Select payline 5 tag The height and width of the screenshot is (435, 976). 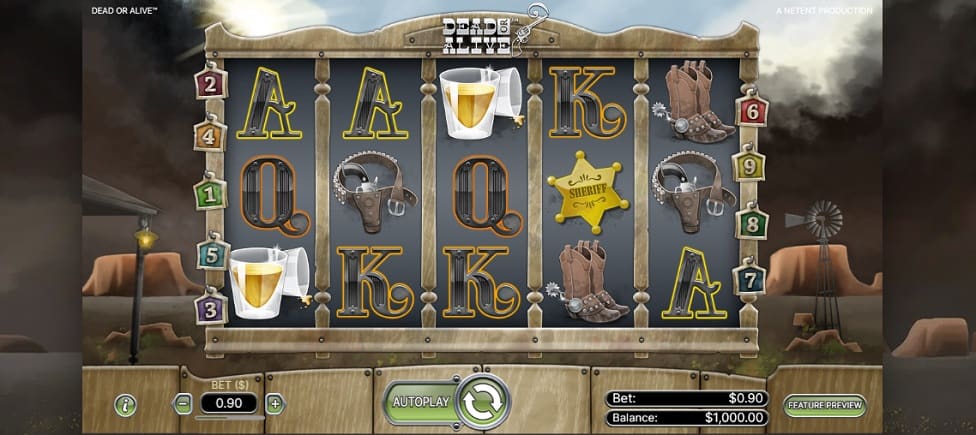pyautogui.click(x=212, y=254)
